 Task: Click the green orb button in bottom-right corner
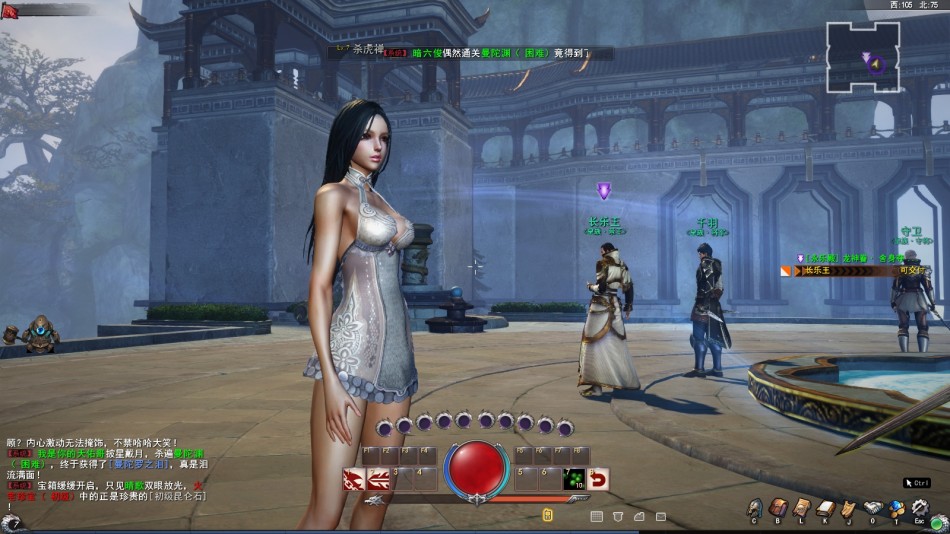(x=936, y=523)
